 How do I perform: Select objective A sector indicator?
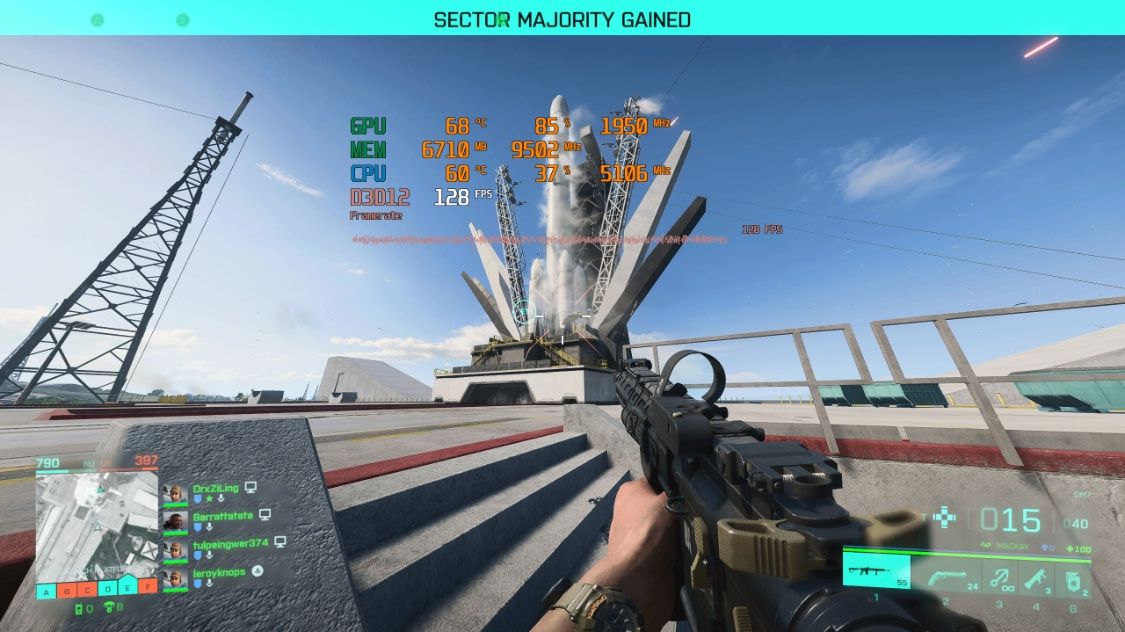tap(46, 590)
